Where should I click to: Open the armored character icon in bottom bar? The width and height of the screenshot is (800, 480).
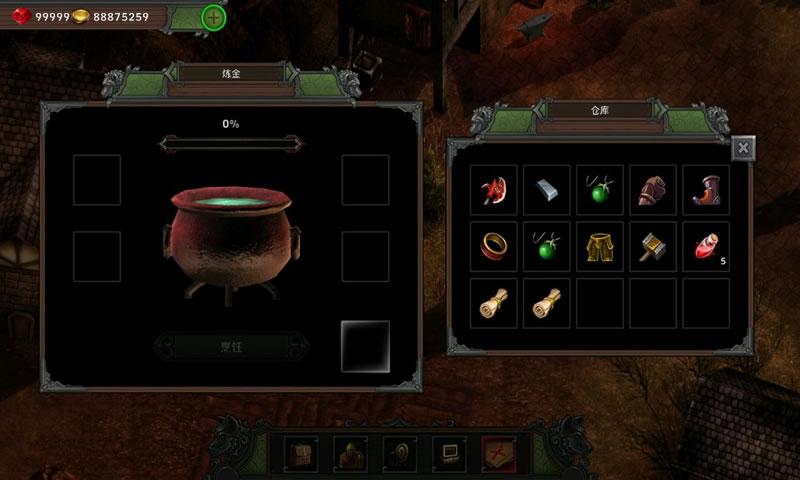click(x=351, y=454)
